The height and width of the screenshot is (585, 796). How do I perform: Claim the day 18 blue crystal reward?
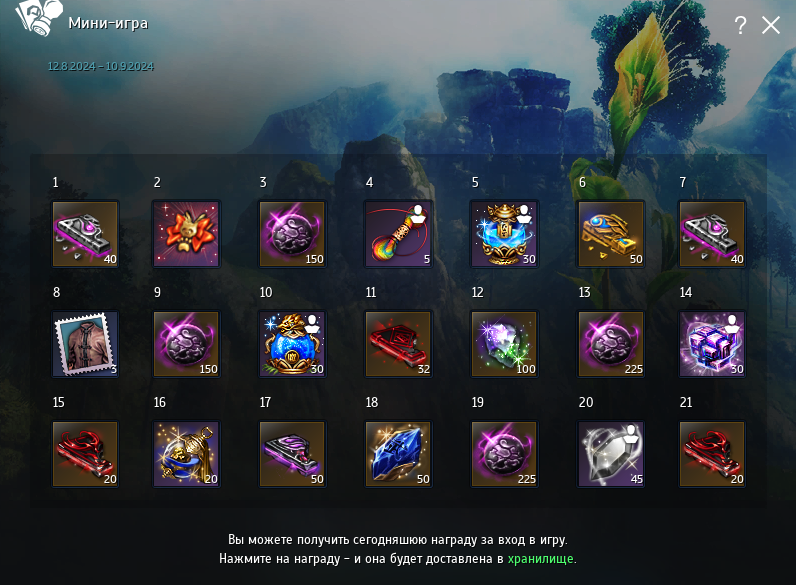[x=397, y=454]
